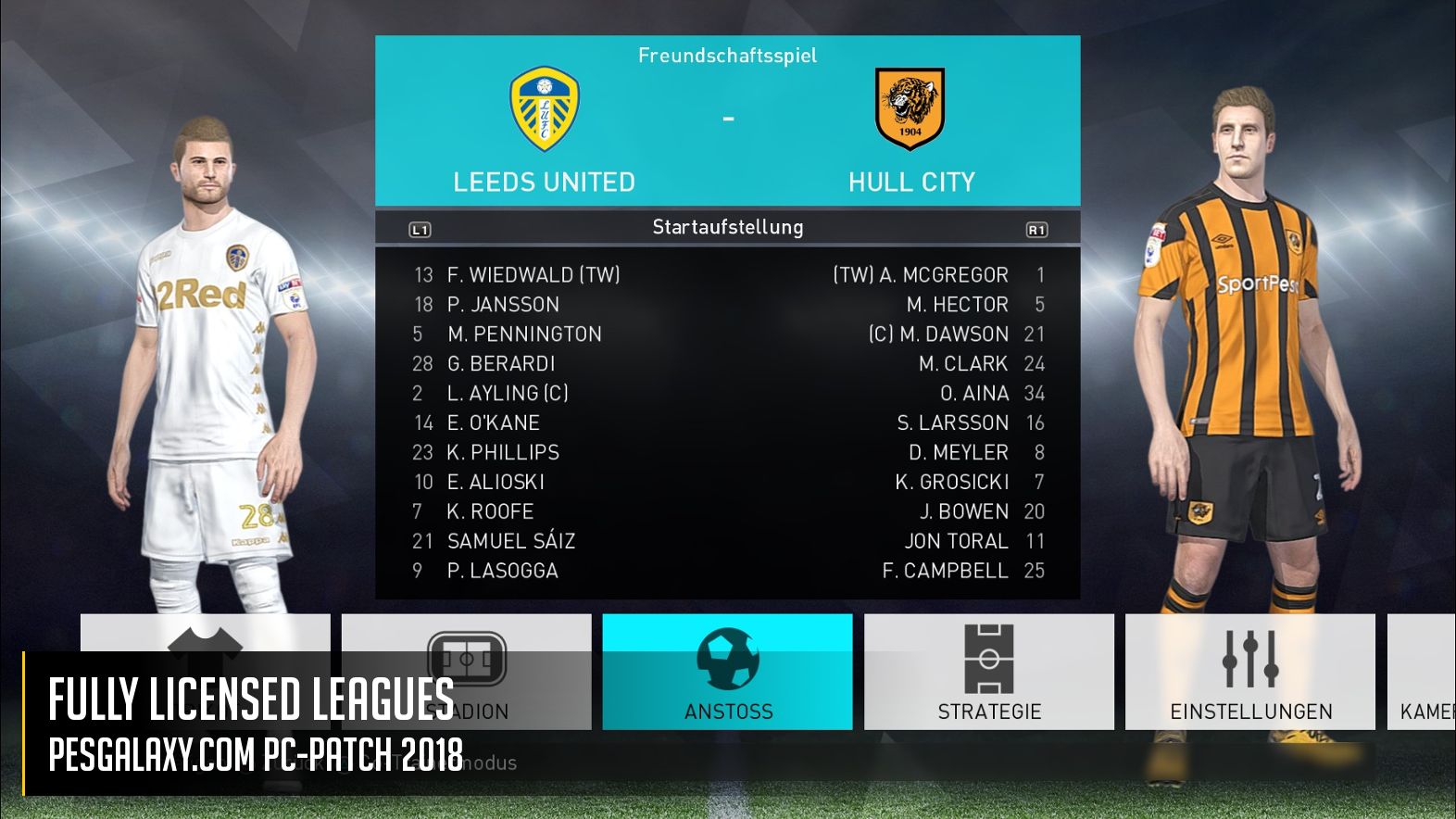Choose K. Grosicki from Hull lineup
This screenshot has height=819, width=1456.
click(x=952, y=482)
